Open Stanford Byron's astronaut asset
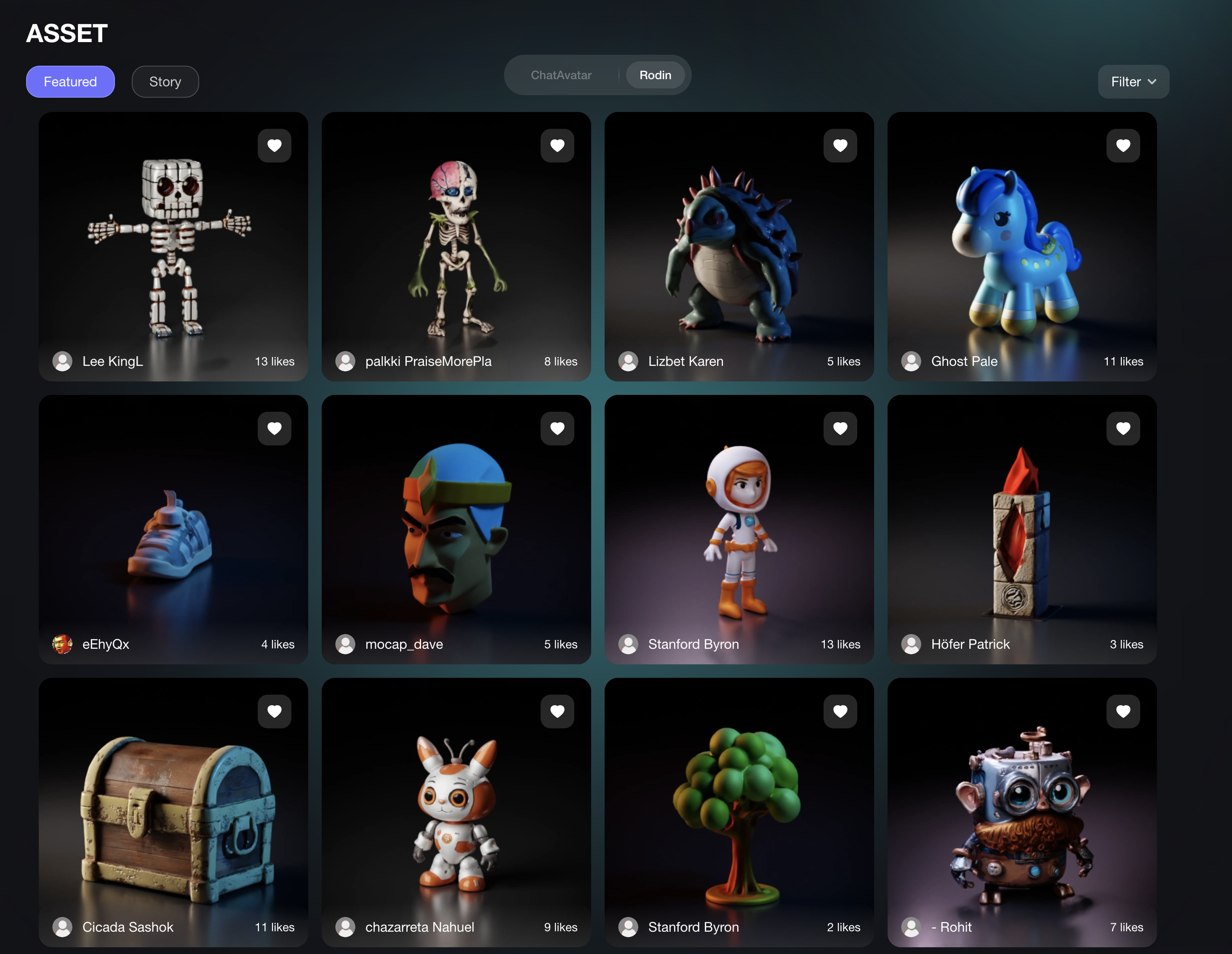Image resolution: width=1232 pixels, height=954 pixels. pos(739,530)
